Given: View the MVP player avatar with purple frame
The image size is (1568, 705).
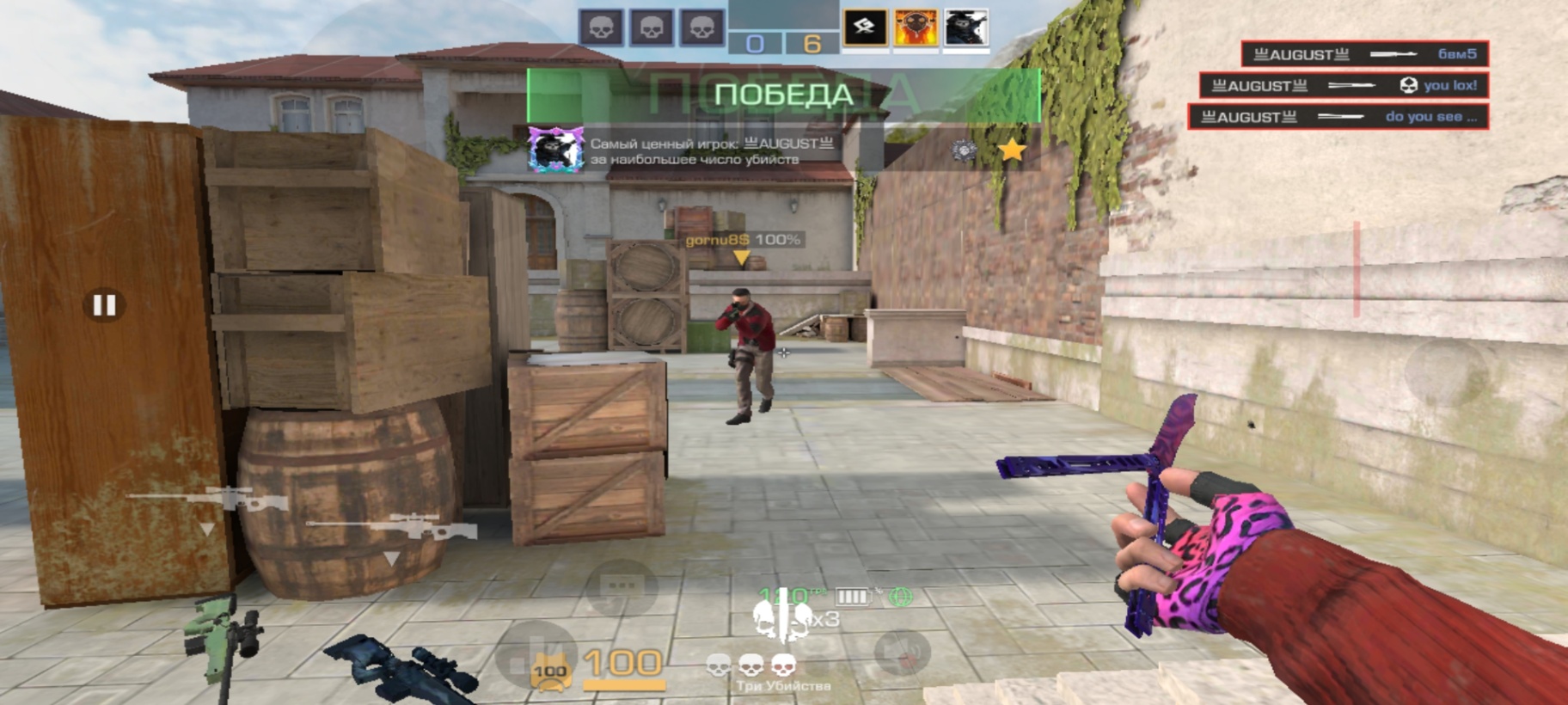Looking at the screenshot, I should (x=555, y=150).
